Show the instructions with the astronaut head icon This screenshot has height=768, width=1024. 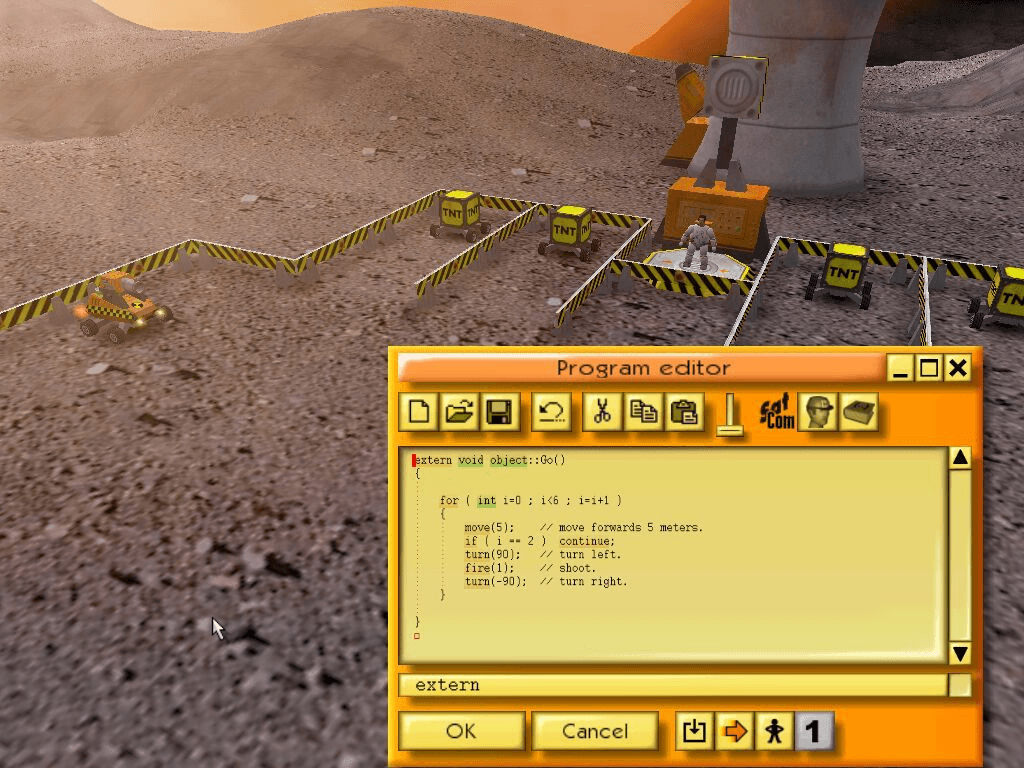point(818,411)
